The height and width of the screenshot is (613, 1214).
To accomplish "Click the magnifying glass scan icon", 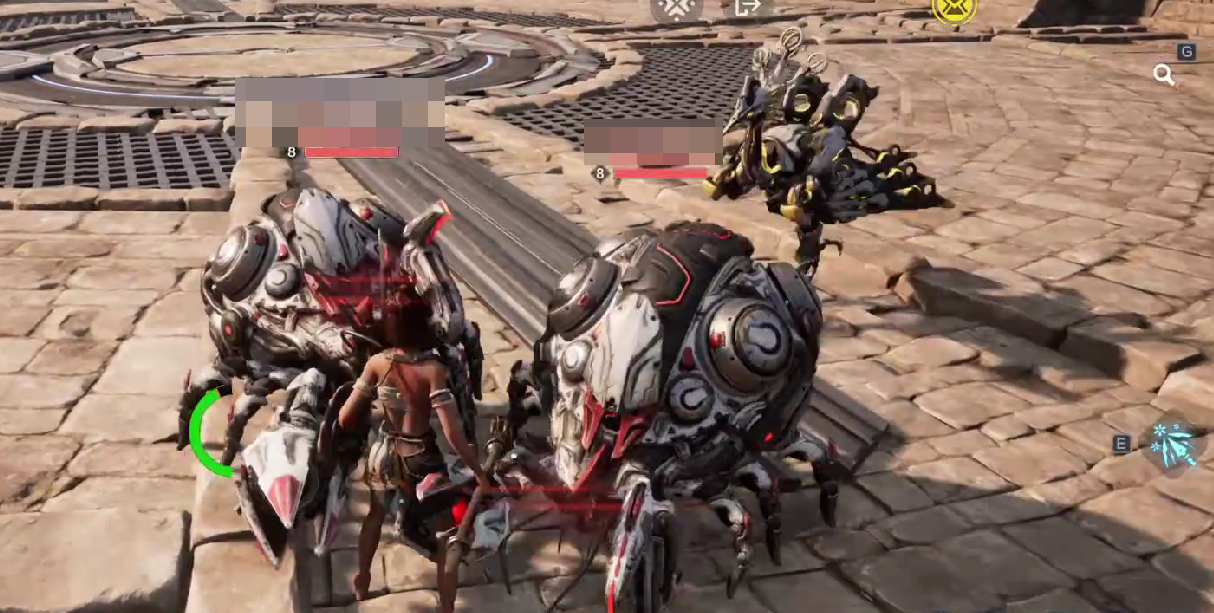I will [1163, 75].
